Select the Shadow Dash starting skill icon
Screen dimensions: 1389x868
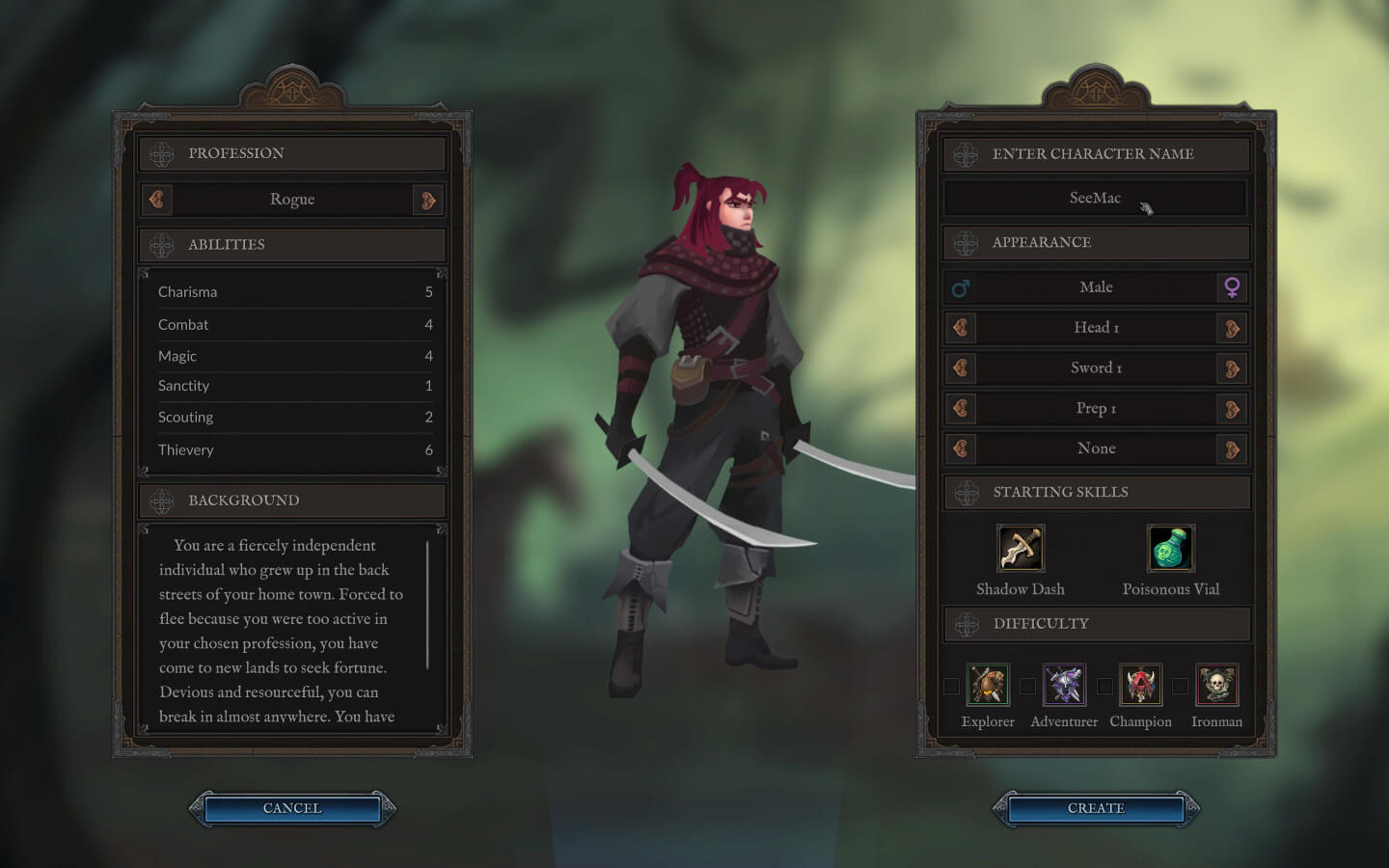(x=1021, y=549)
